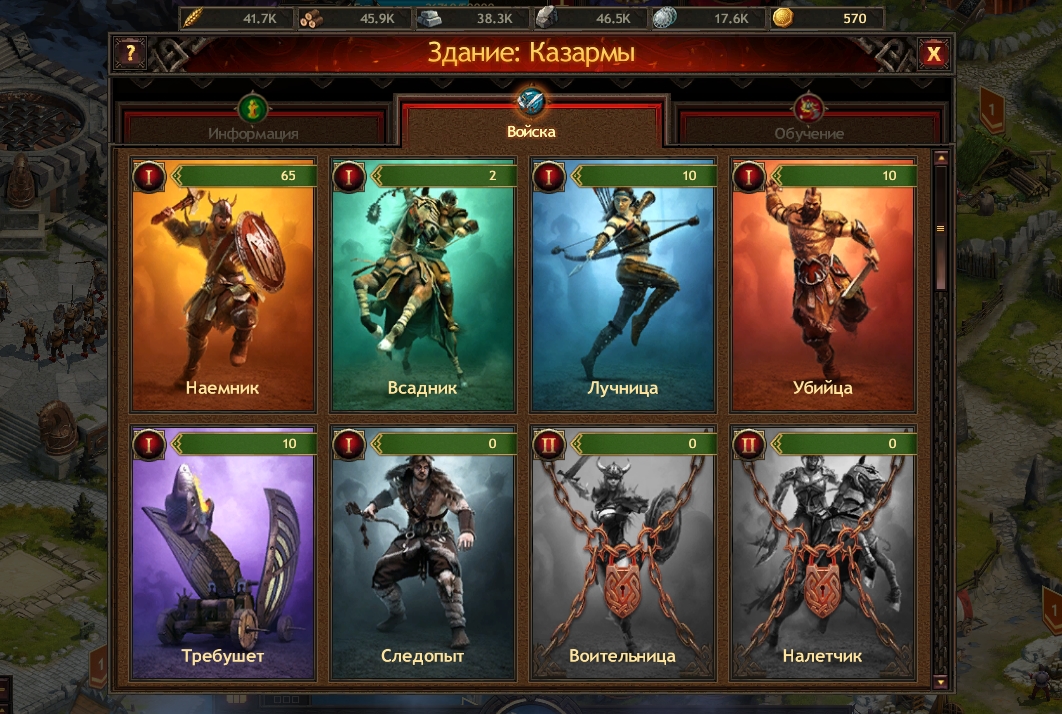Select the Наемник unit card
The width and height of the screenshot is (1062, 714).
[x=224, y=285]
